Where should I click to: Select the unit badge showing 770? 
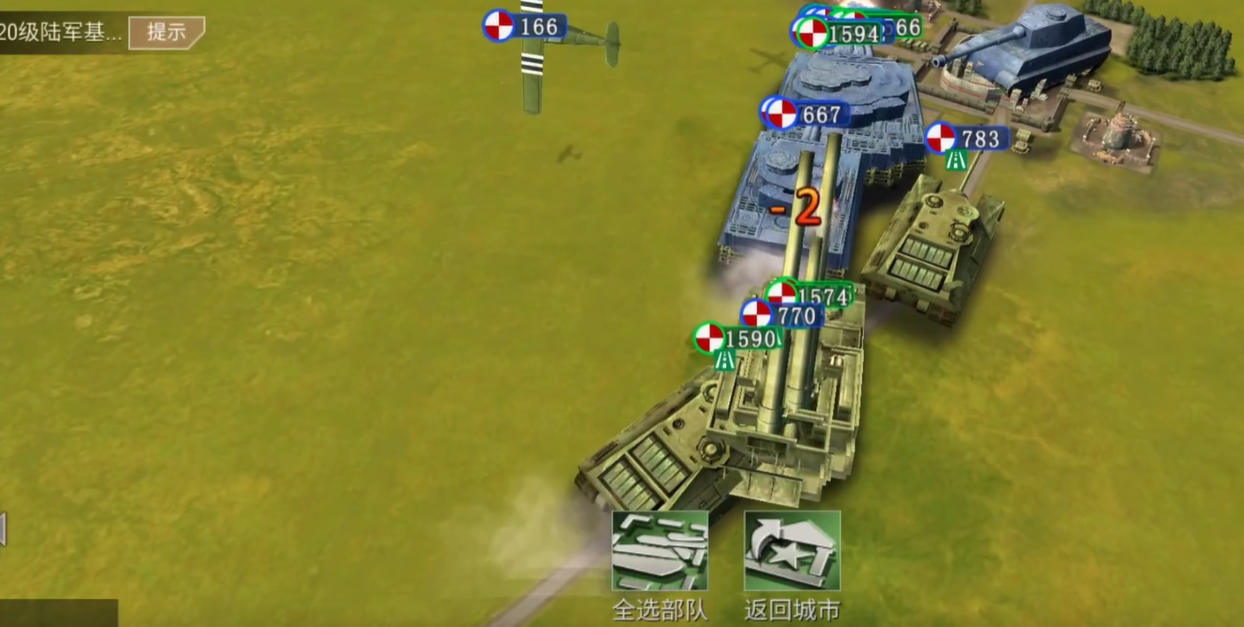point(784,316)
